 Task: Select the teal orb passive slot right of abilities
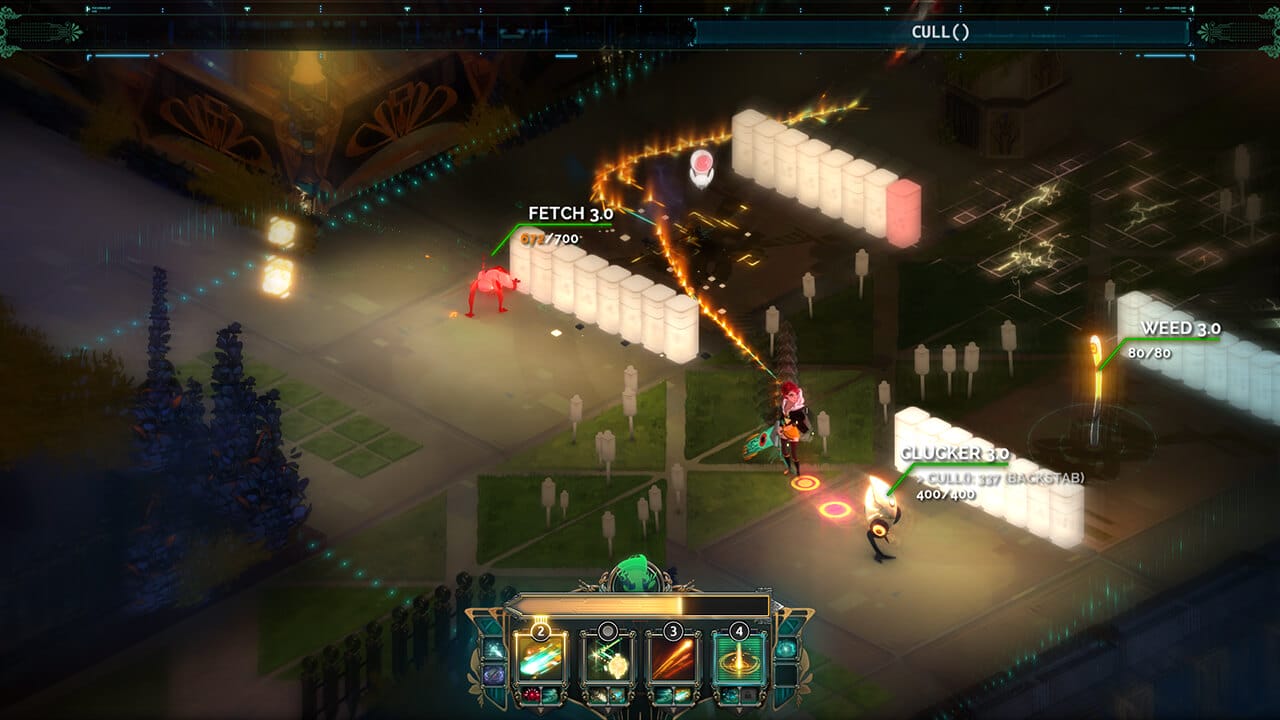point(784,650)
